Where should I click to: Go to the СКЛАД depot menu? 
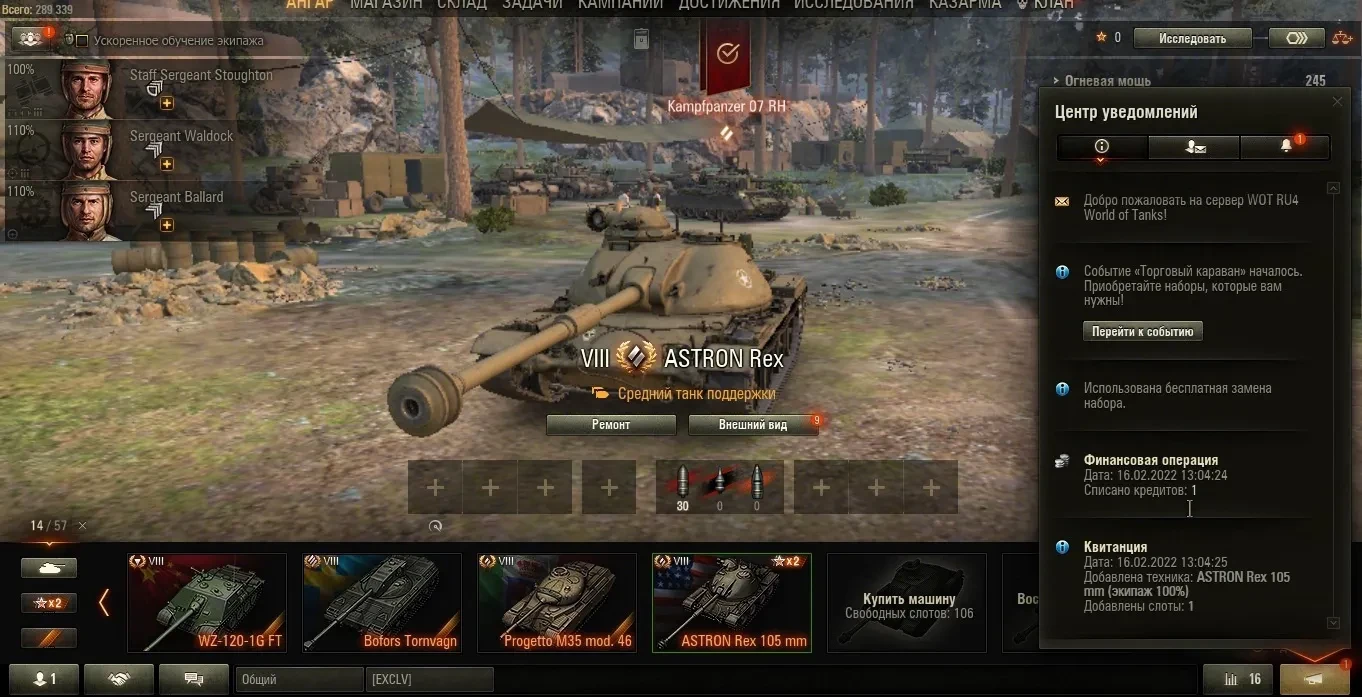click(462, 5)
